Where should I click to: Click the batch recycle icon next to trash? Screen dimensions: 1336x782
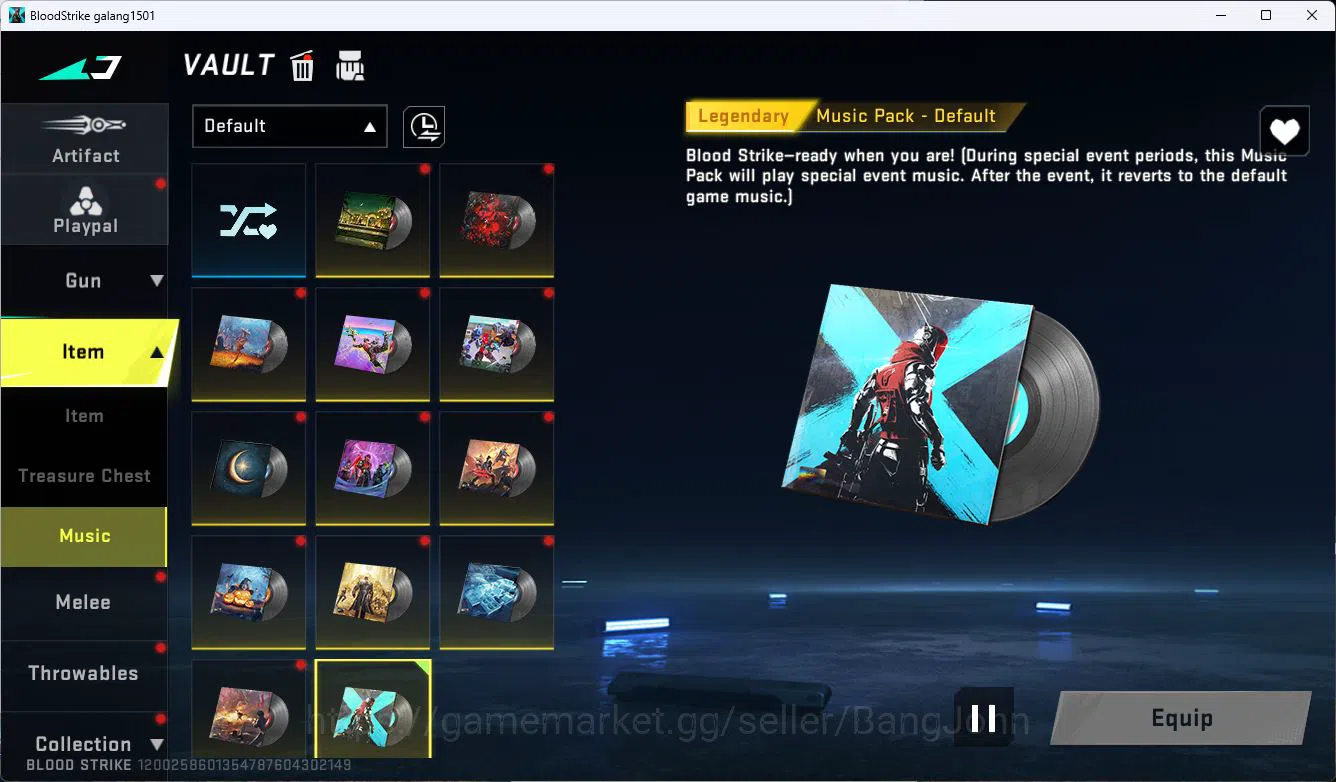(x=350, y=65)
